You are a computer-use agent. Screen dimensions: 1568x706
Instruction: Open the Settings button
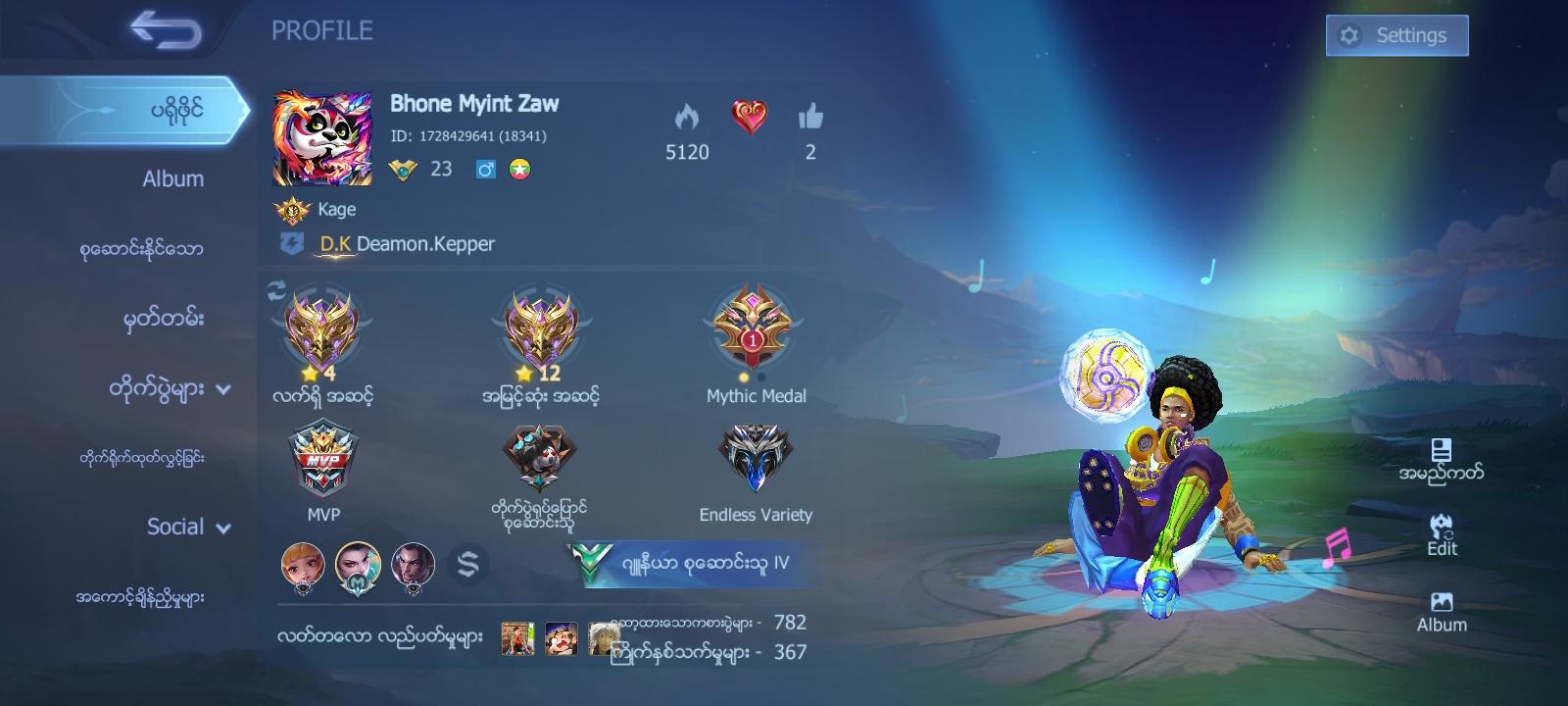(1395, 34)
